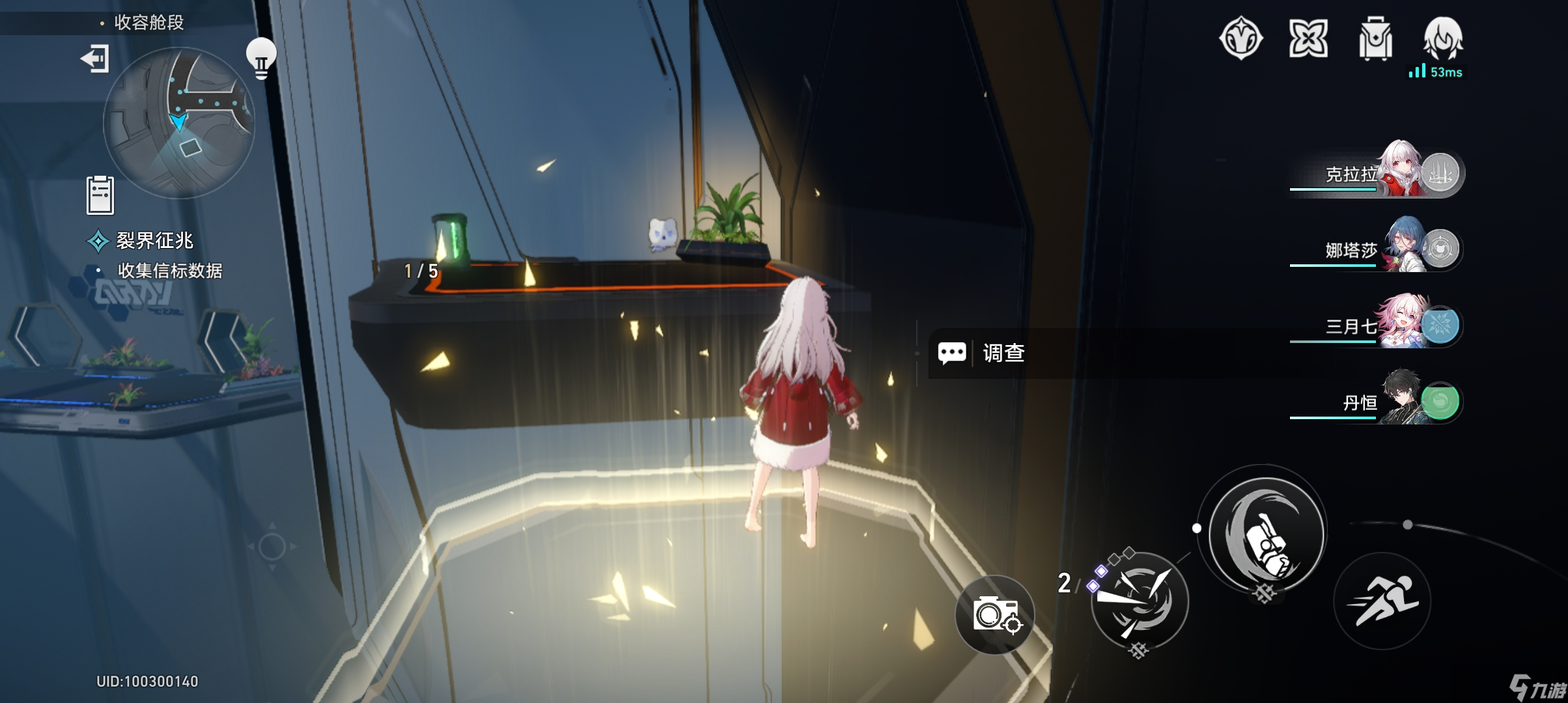Open the four-petal flower menu icon

1308,38
